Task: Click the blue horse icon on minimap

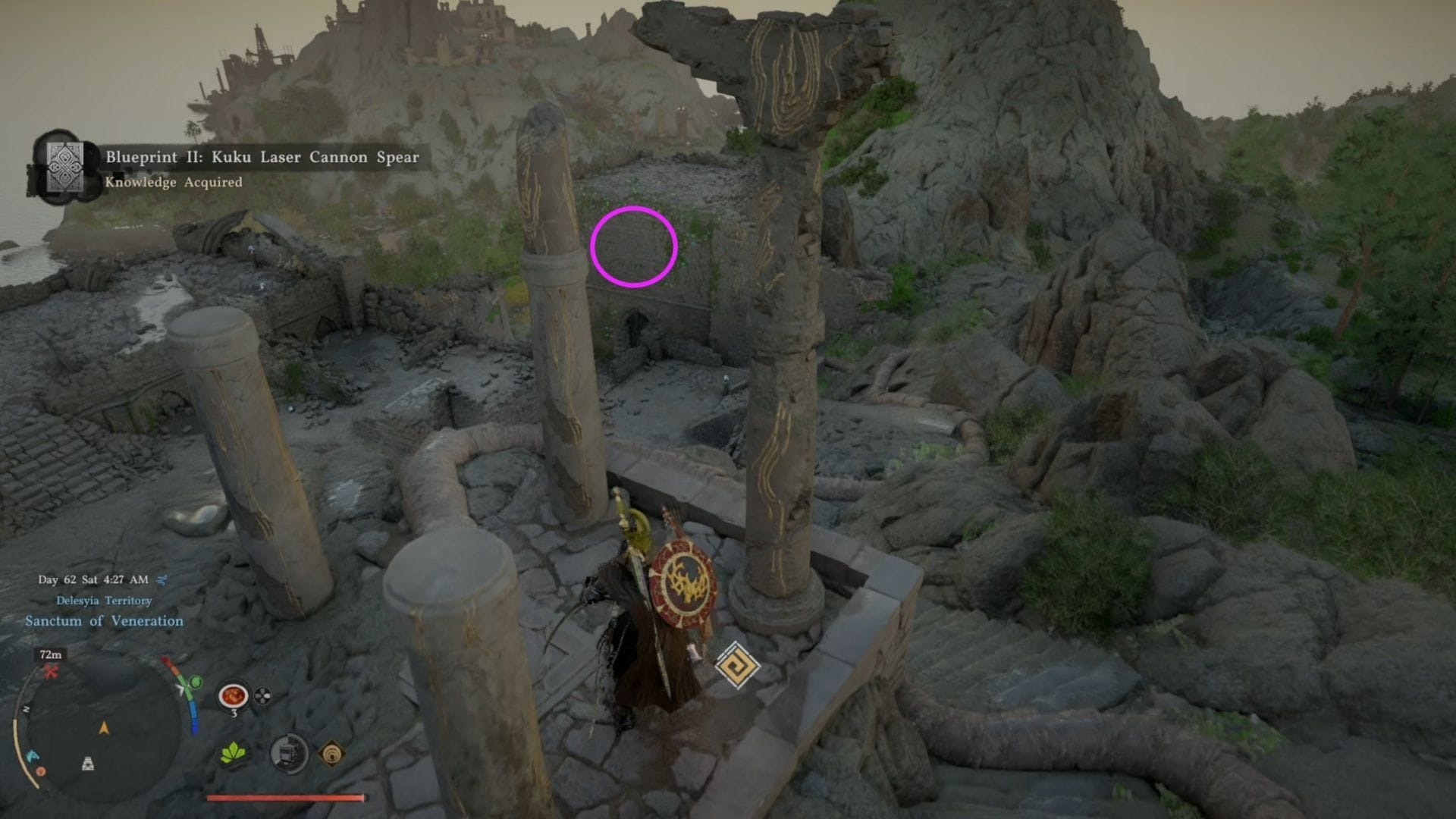Action: (32, 756)
